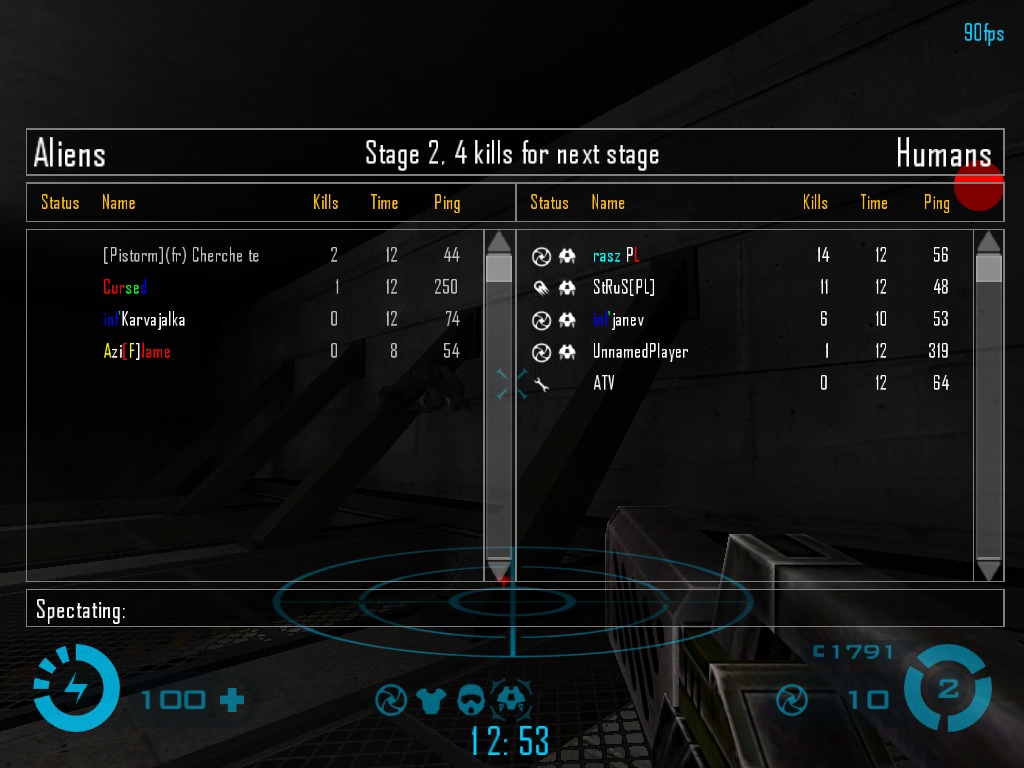Screen dimensions: 1024x768
Task: Click the Humans list scrollbar up arrow
Action: coord(988,242)
